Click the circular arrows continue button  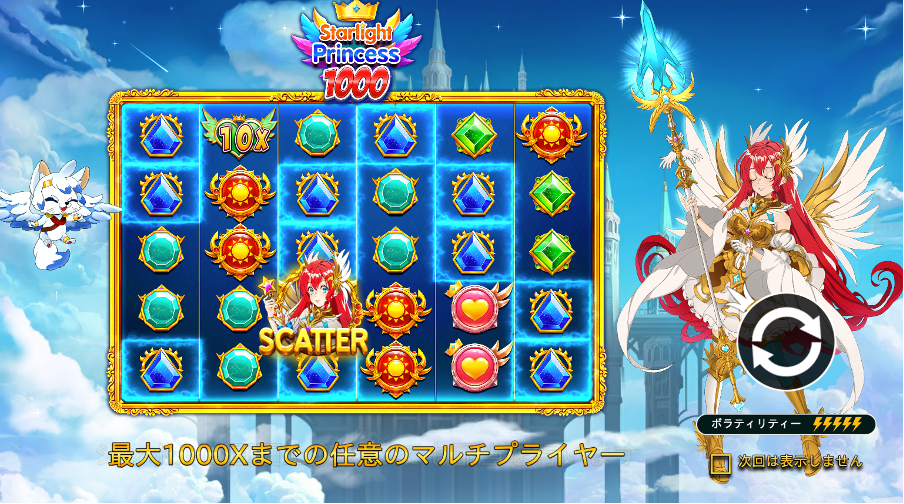tap(787, 343)
